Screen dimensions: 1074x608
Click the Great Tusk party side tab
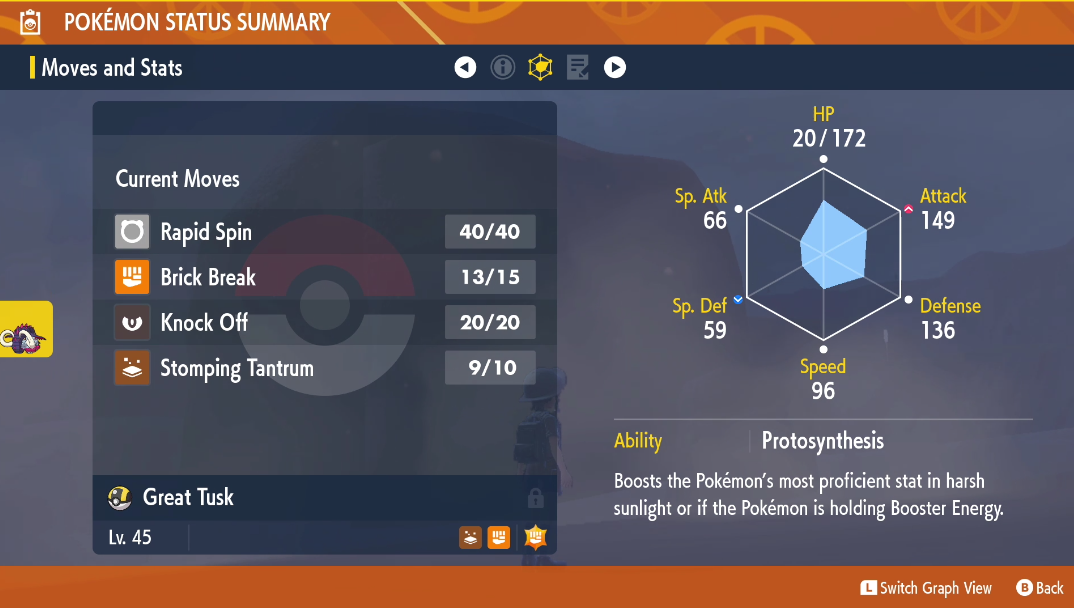26,330
